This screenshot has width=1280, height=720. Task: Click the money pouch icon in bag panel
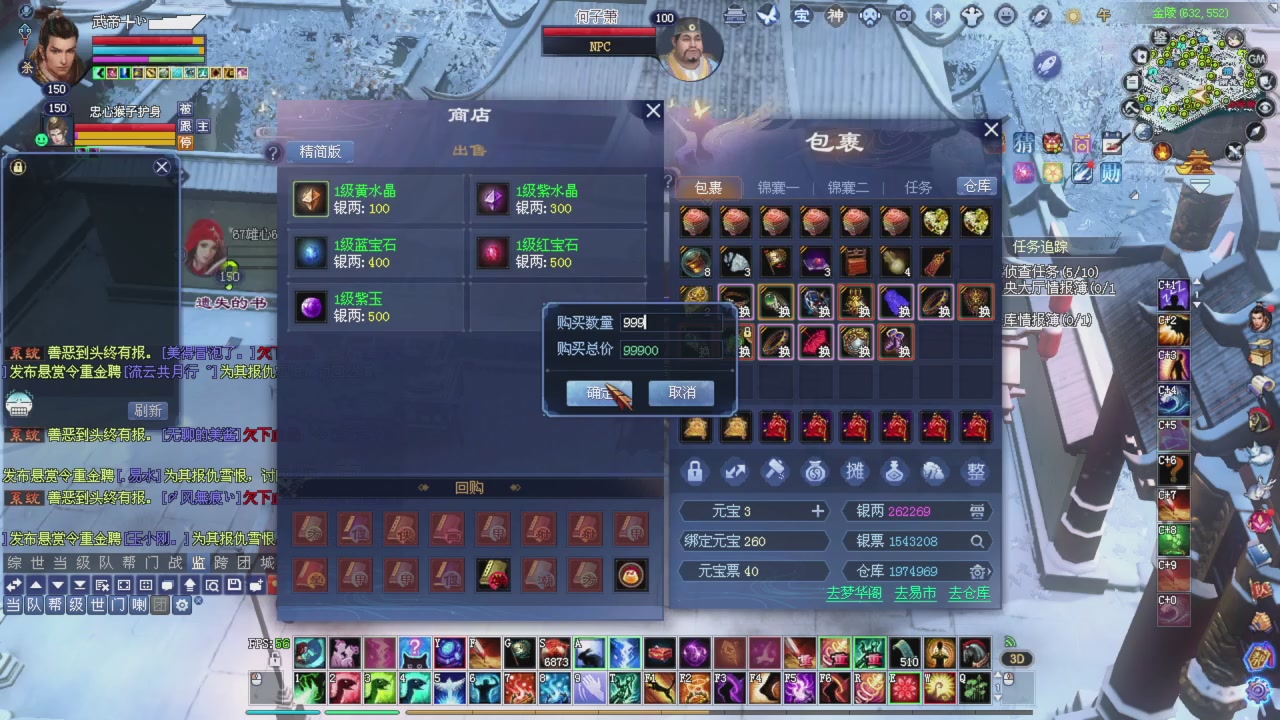click(x=815, y=471)
